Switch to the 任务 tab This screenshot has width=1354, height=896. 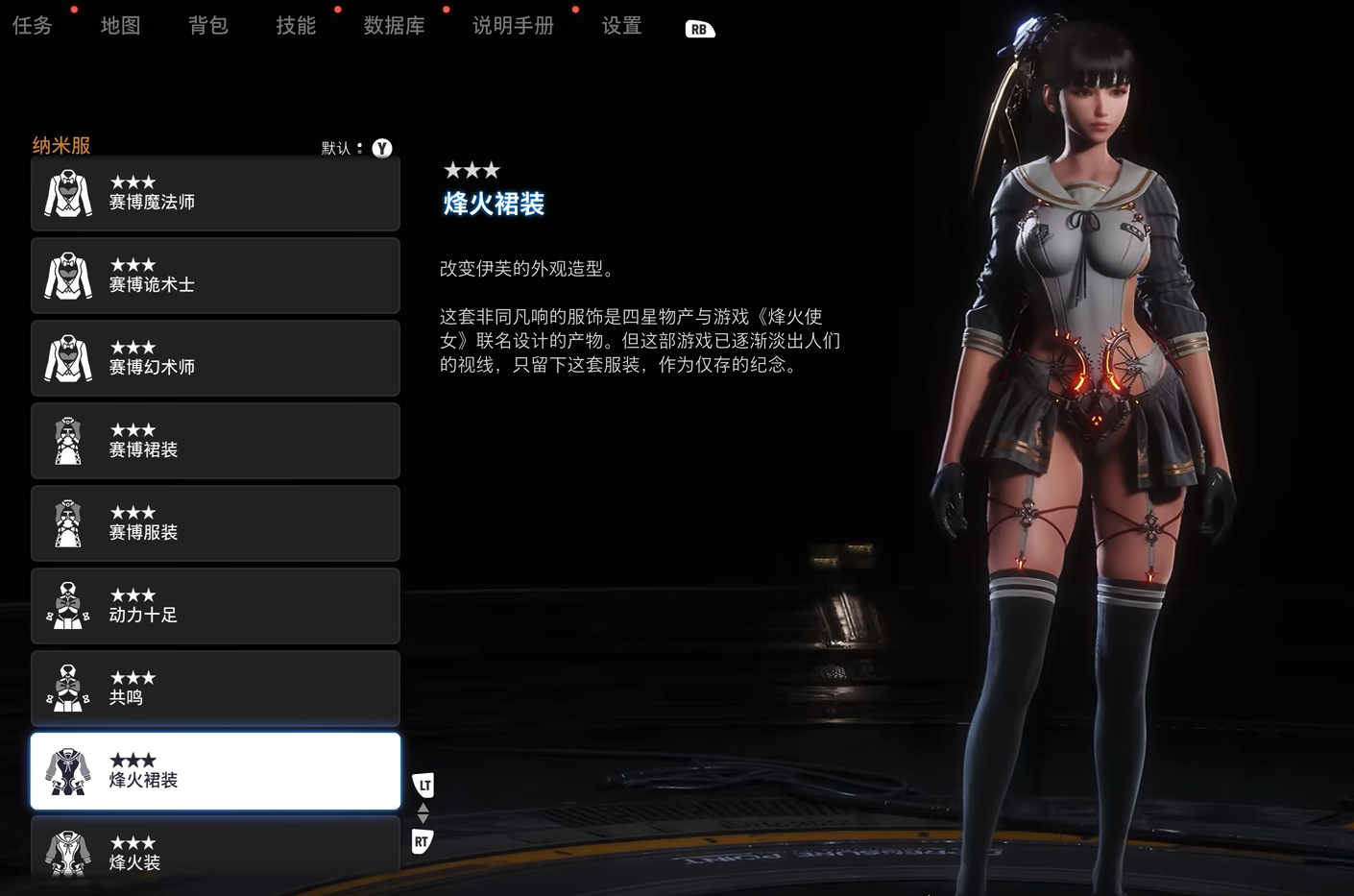(33, 26)
